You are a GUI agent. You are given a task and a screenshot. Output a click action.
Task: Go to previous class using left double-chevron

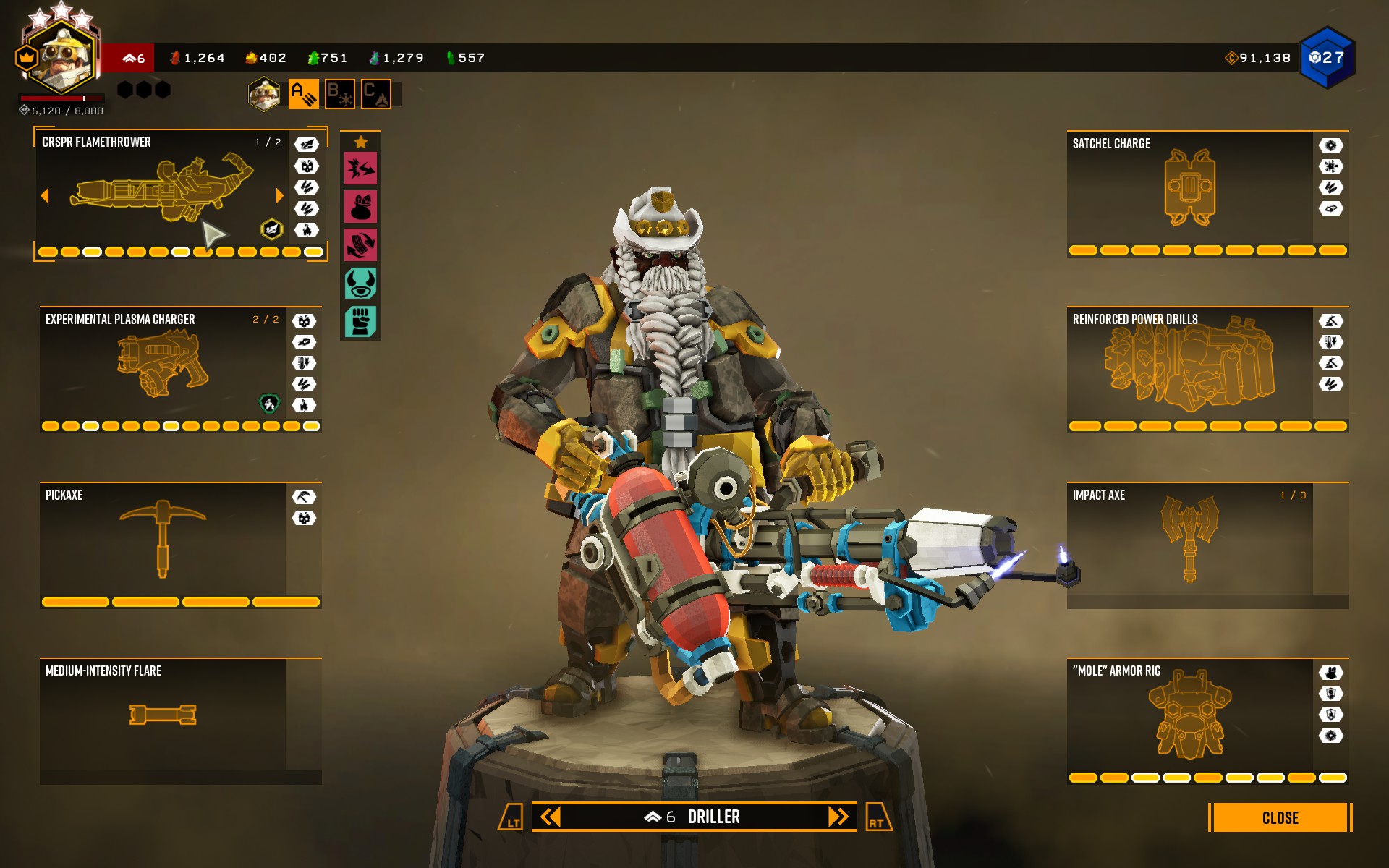(x=552, y=817)
